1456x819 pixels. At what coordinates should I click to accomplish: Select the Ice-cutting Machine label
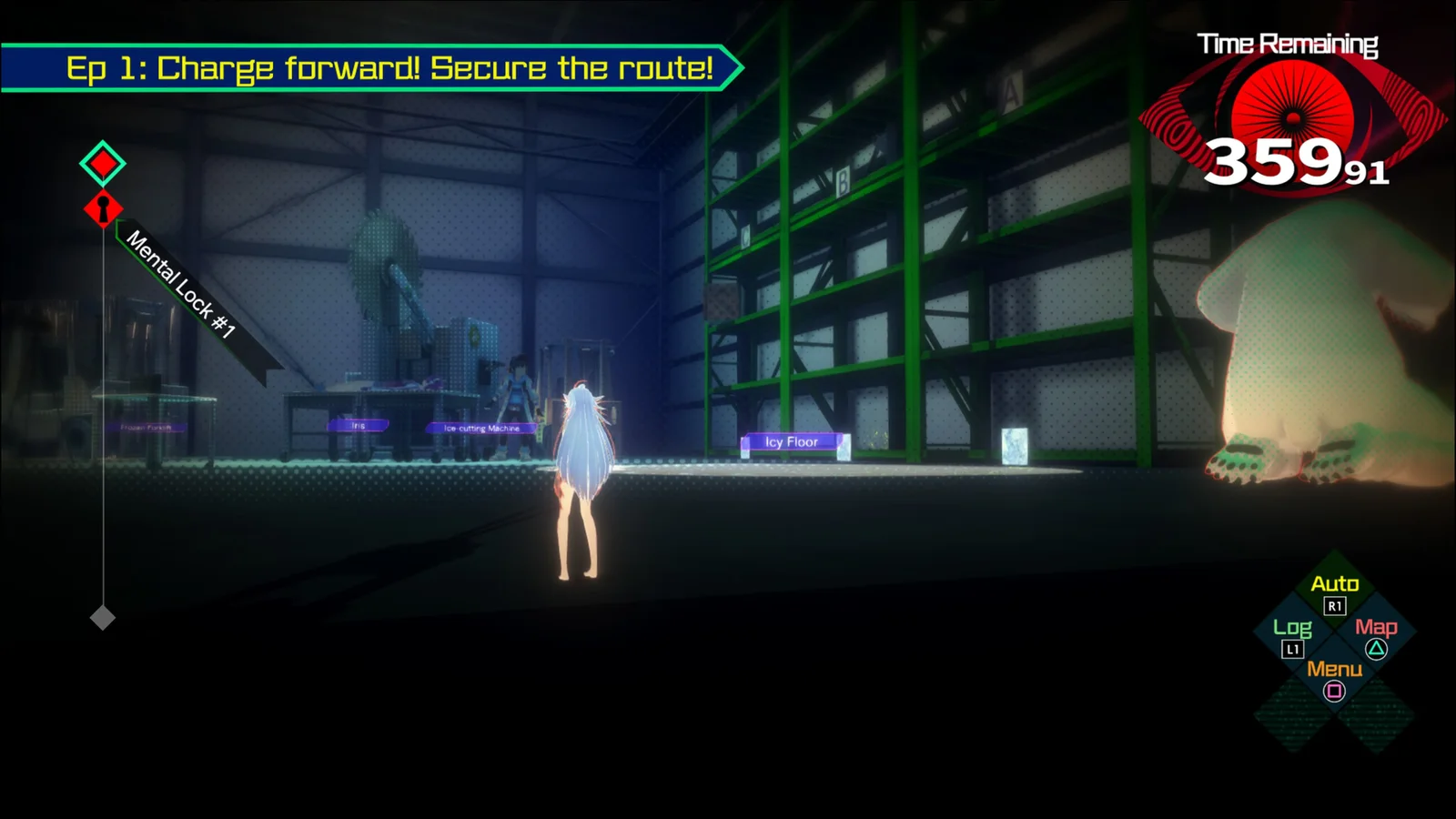click(481, 428)
